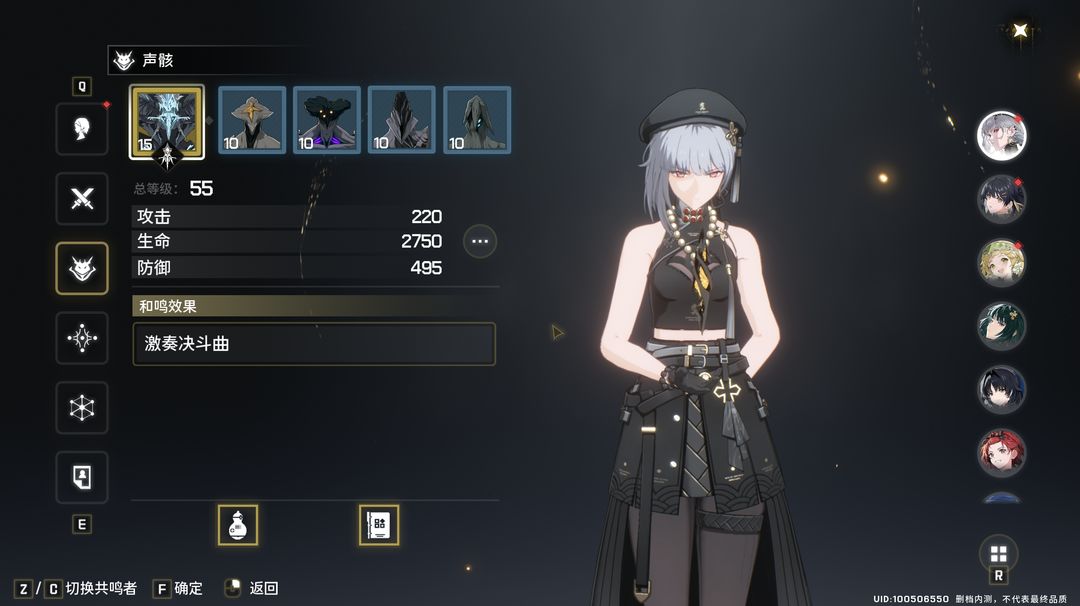Open the 激奏决斗曲 harmony effect details
The width and height of the screenshot is (1080, 606).
(314, 343)
